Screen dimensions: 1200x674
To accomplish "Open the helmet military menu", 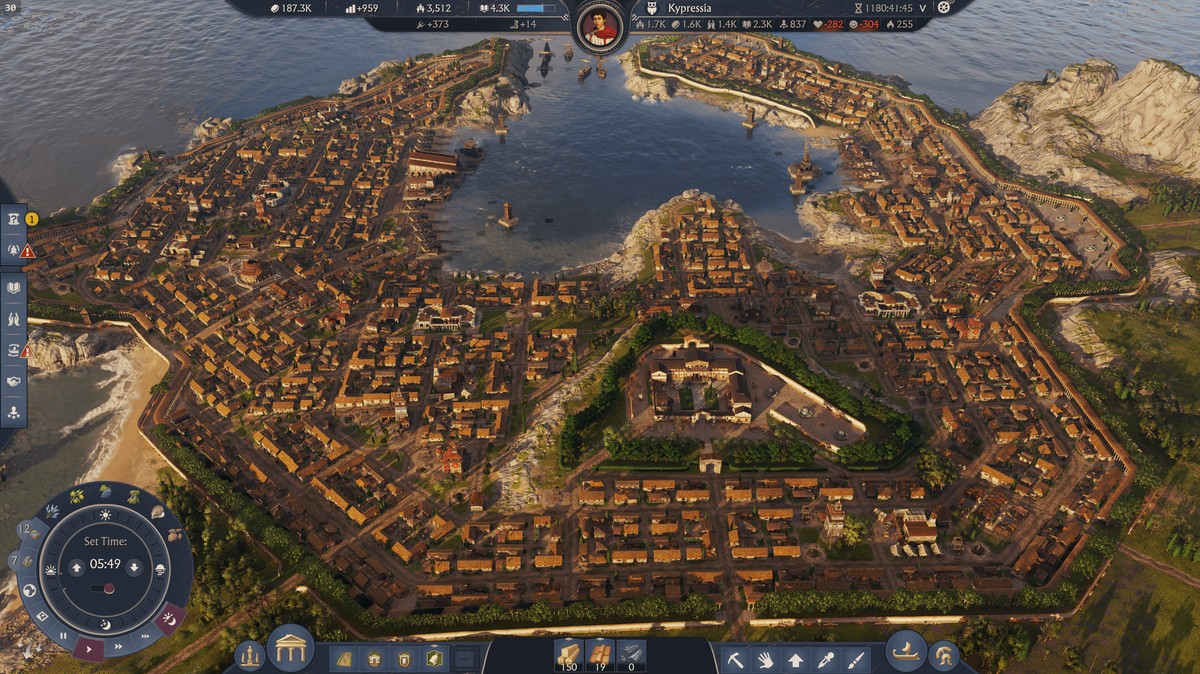I will point(943,656).
